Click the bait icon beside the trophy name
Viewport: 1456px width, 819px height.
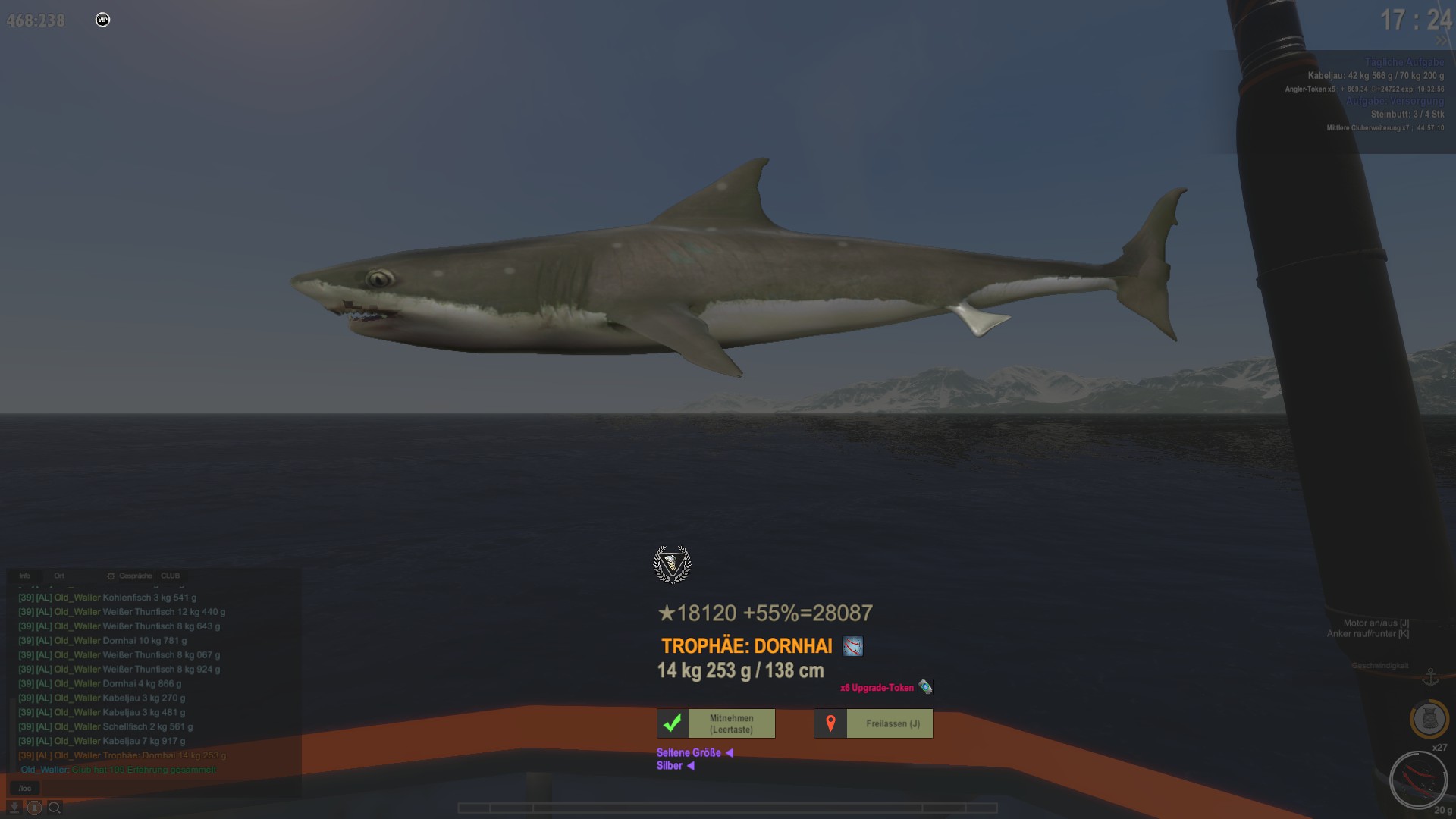pyautogui.click(x=853, y=647)
